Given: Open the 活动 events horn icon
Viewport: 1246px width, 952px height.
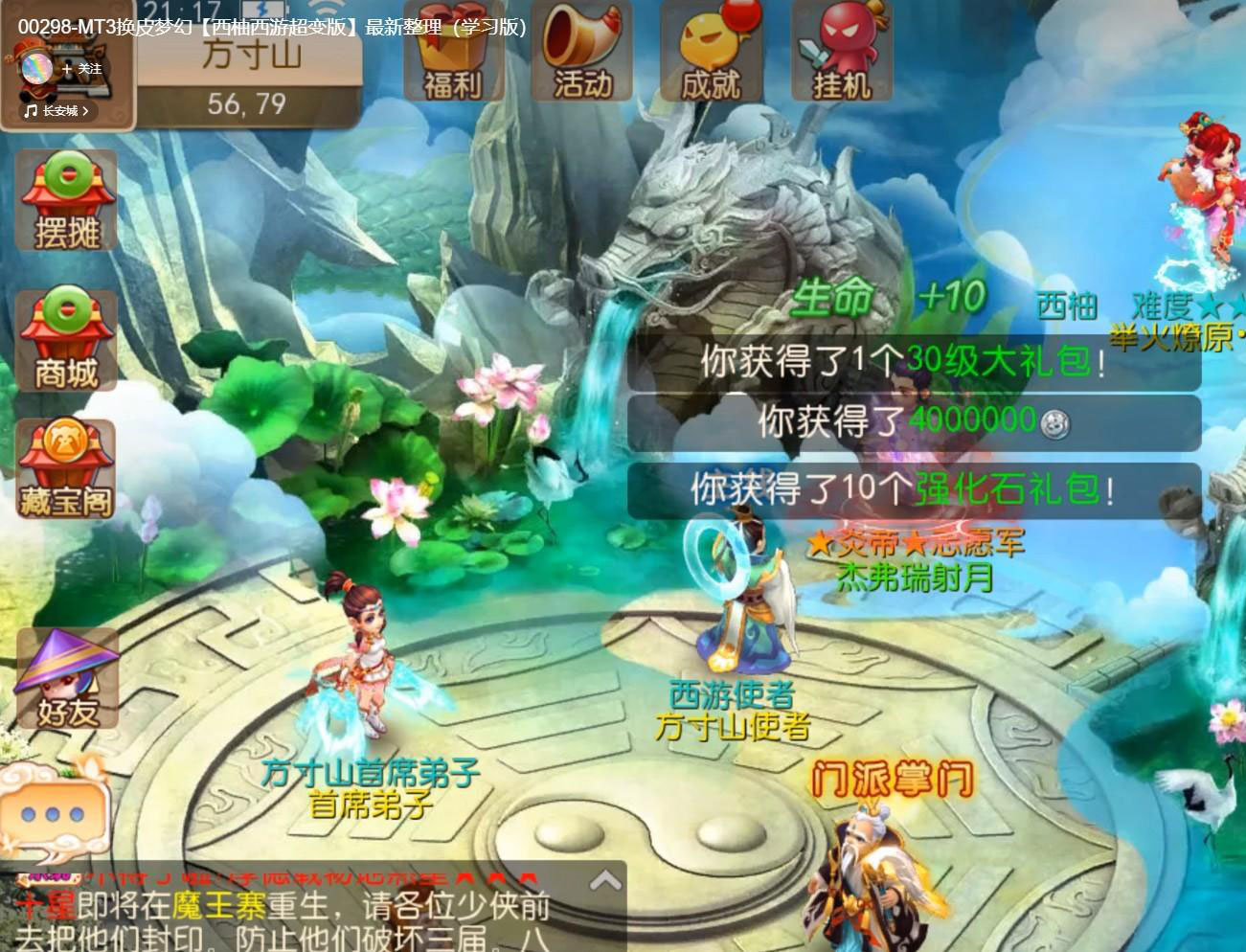Looking at the screenshot, I should click(x=582, y=54).
